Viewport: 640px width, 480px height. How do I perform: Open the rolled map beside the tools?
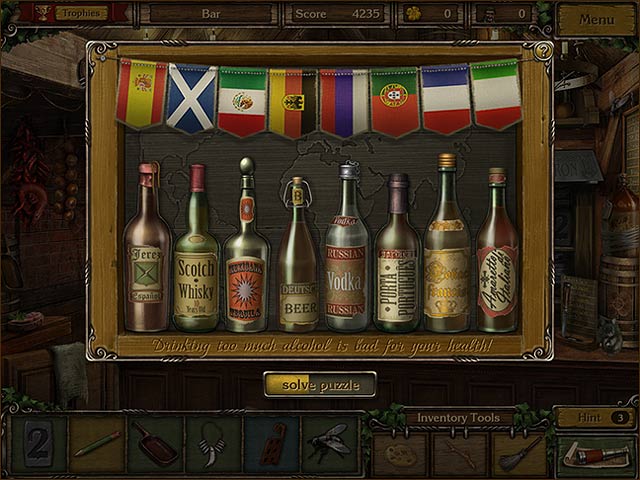[596, 454]
